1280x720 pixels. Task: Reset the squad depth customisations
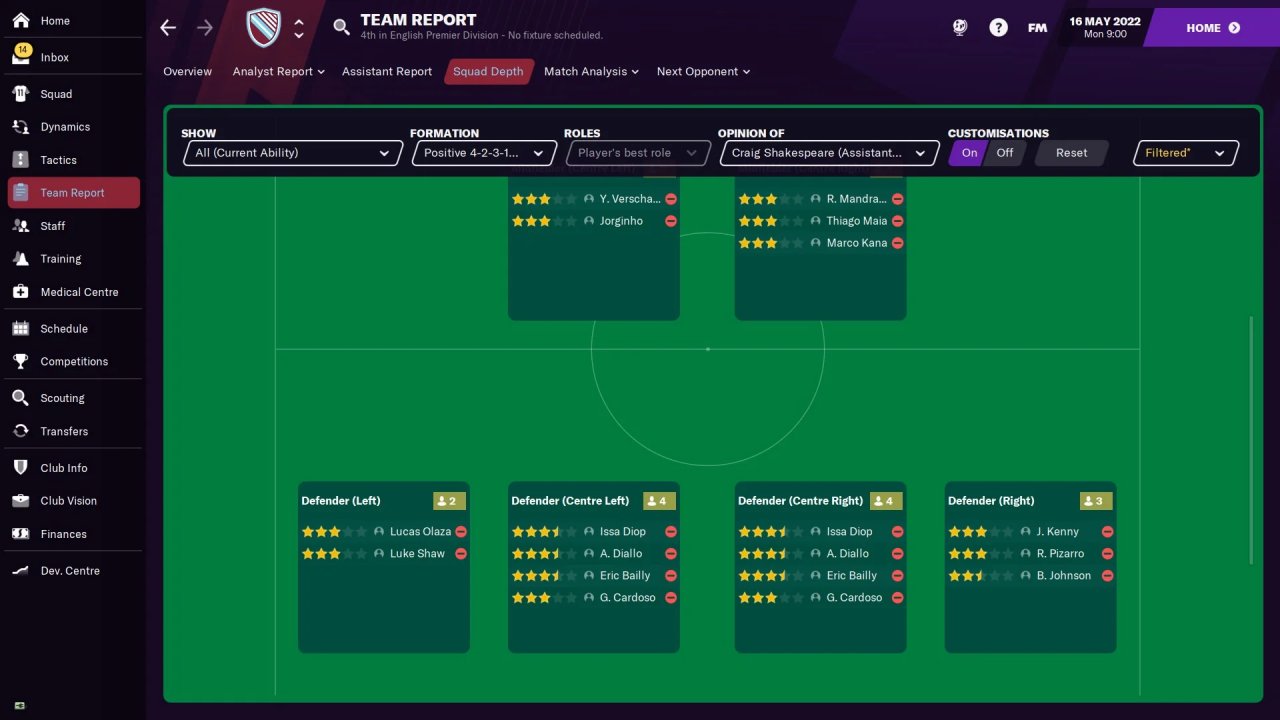[x=1071, y=153]
